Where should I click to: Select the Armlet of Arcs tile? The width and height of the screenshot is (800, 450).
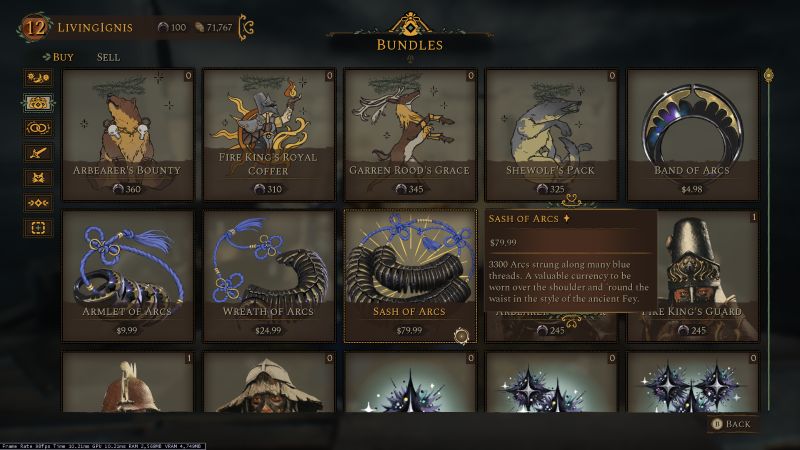pyautogui.click(x=126, y=275)
